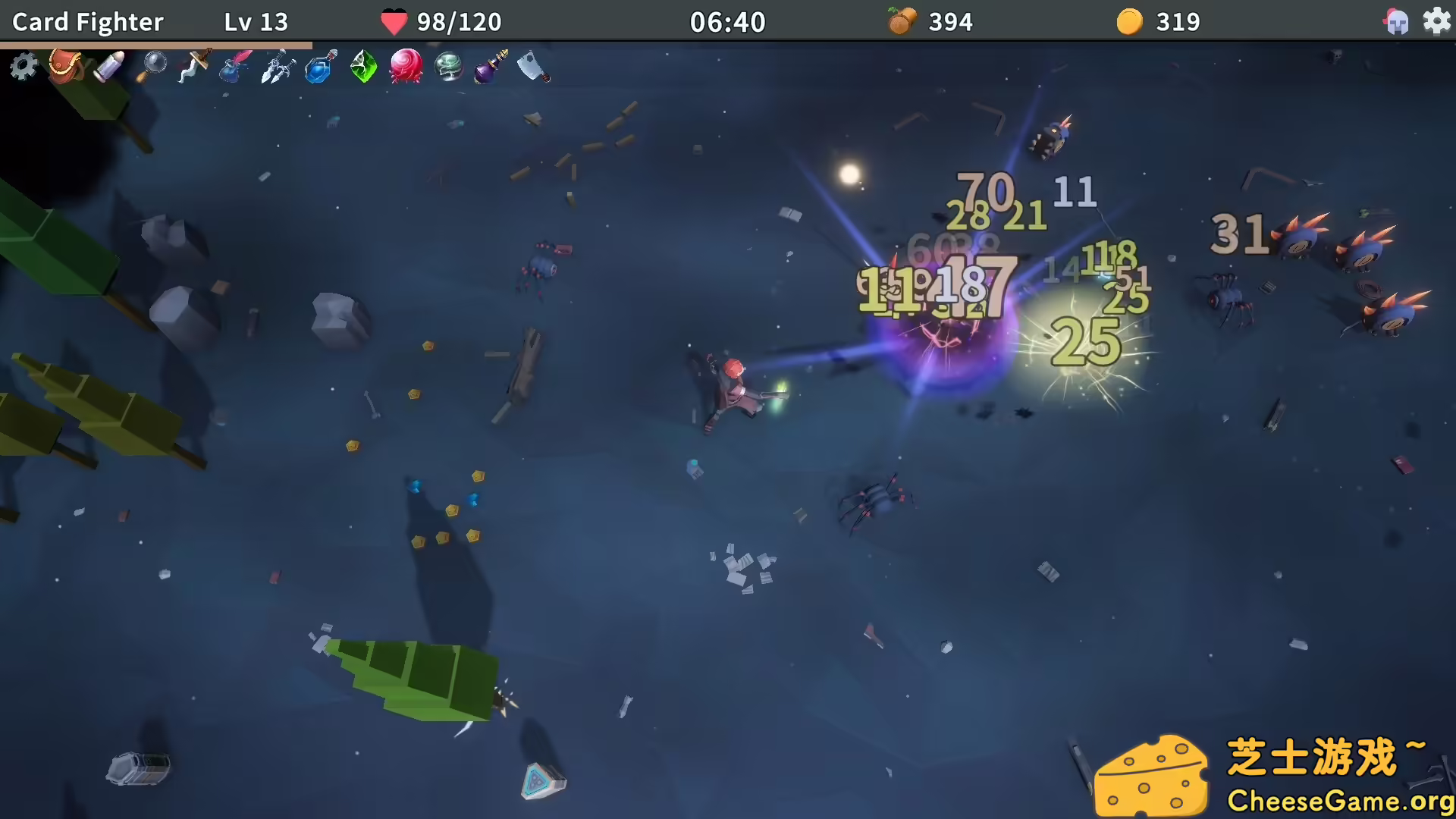Click the gear icon in the skill toolbar

23,67
